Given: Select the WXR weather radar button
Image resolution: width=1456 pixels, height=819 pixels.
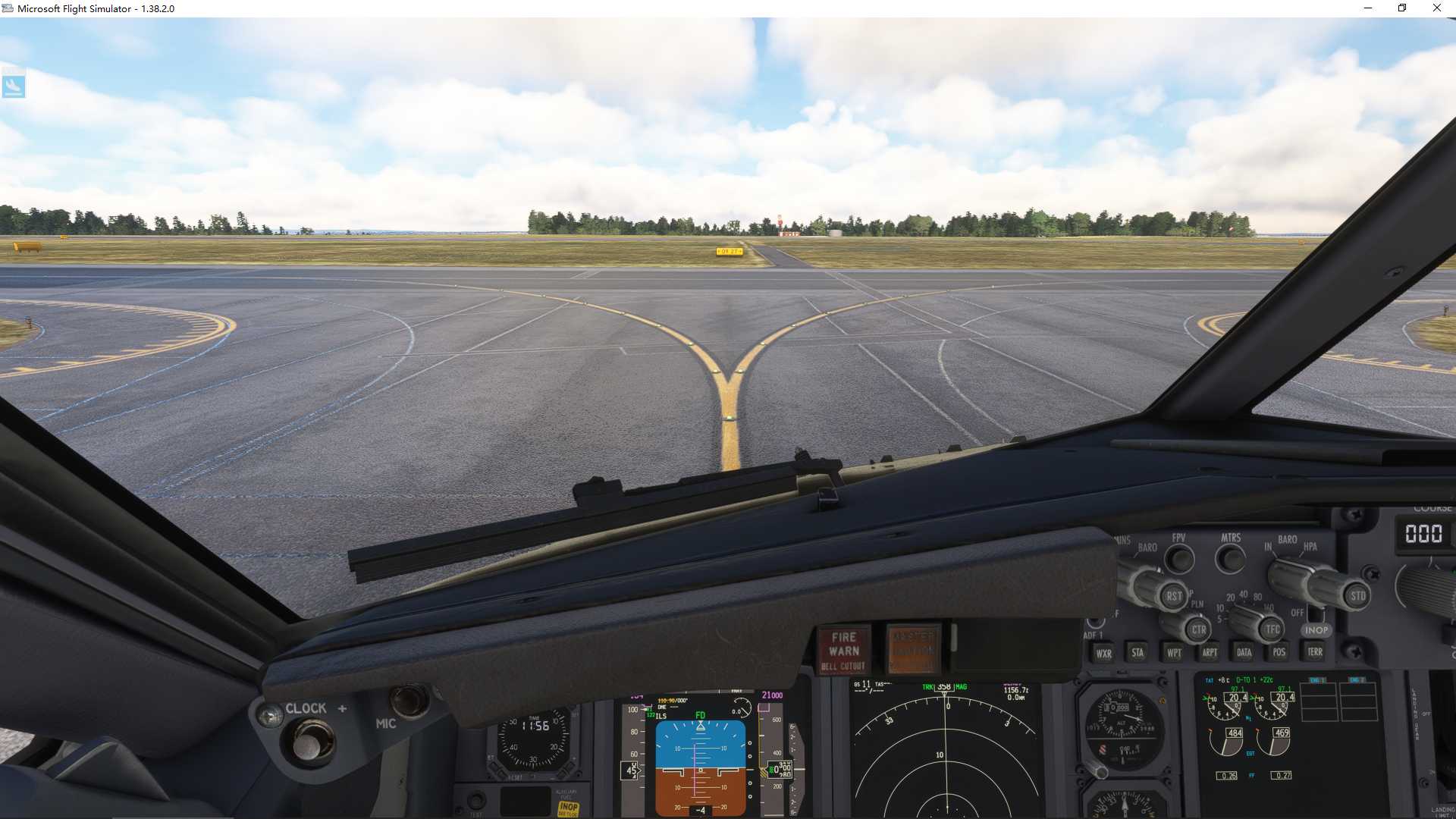Looking at the screenshot, I should tap(1103, 652).
